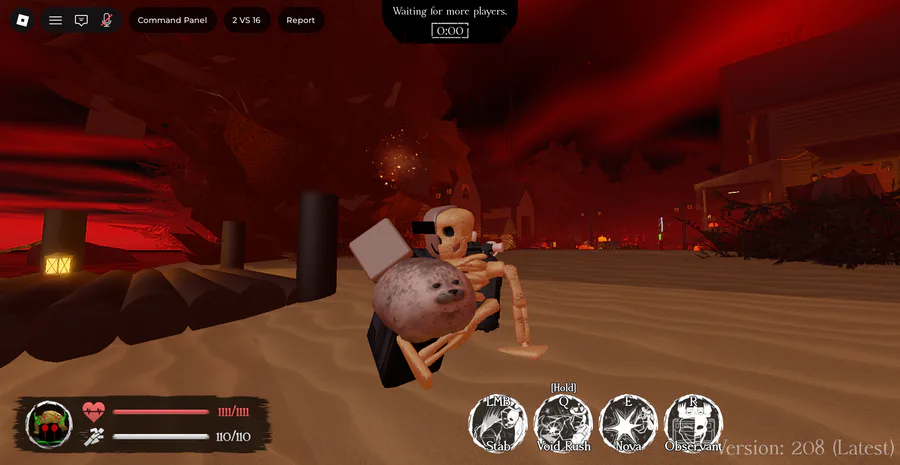Viewport: 900px width, 465px height.
Task: Click the character portrait beside the health bar
Action: [x=49, y=424]
